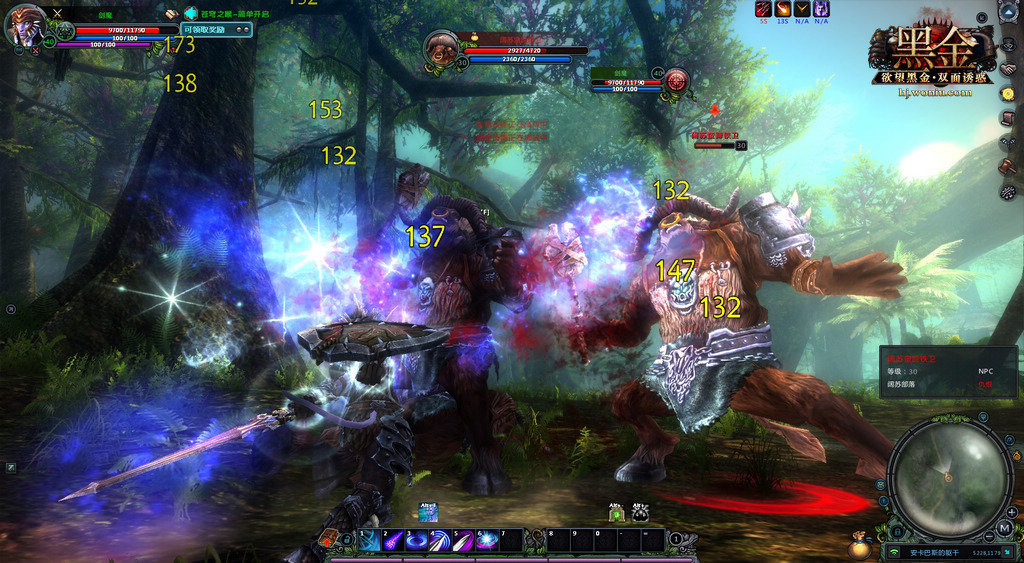Open the auction hammer icon
Image resolution: width=1024 pixels, height=563 pixels.
coord(1007,166)
